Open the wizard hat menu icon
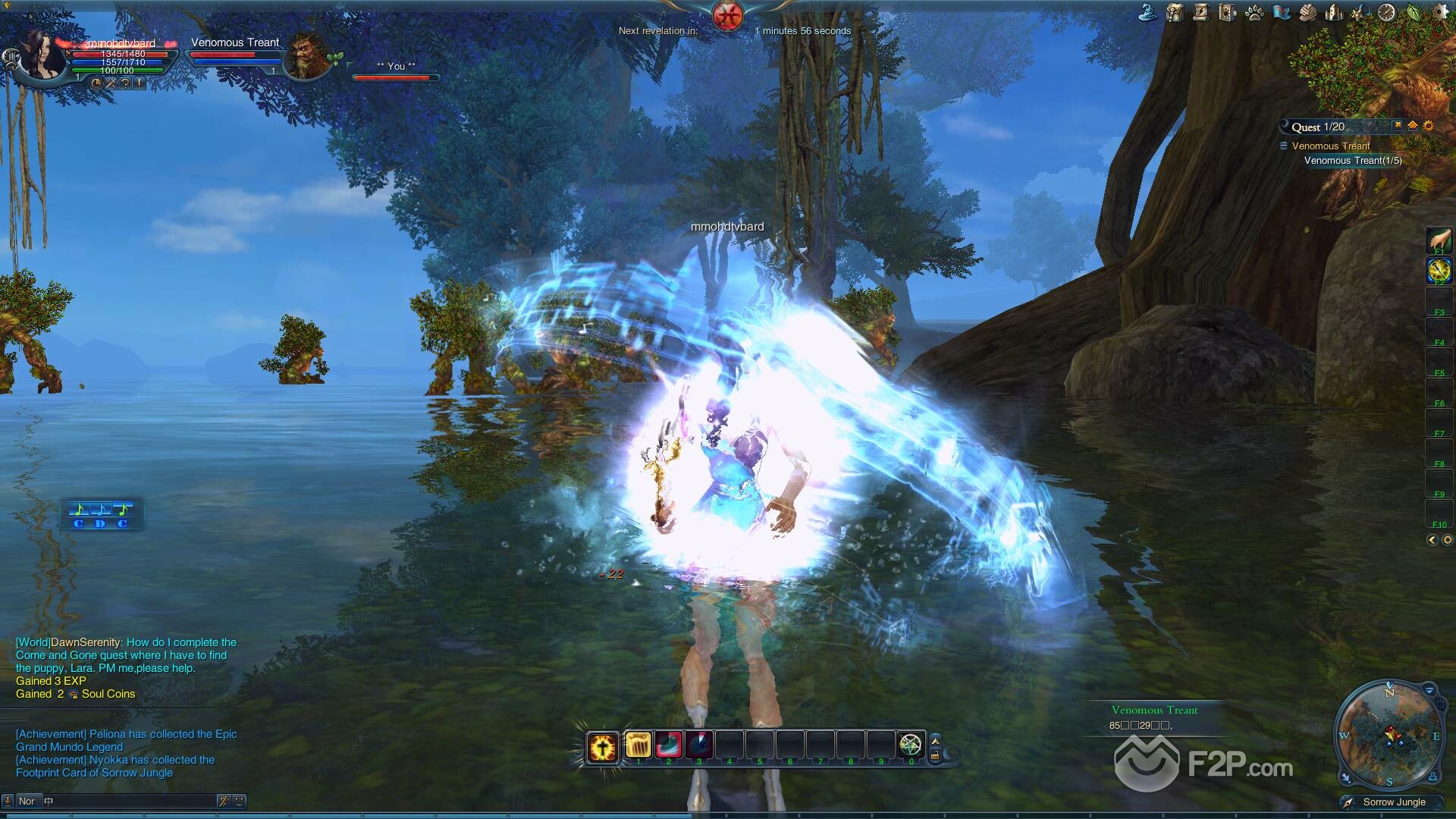This screenshot has height=819, width=1456. click(1149, 12)
